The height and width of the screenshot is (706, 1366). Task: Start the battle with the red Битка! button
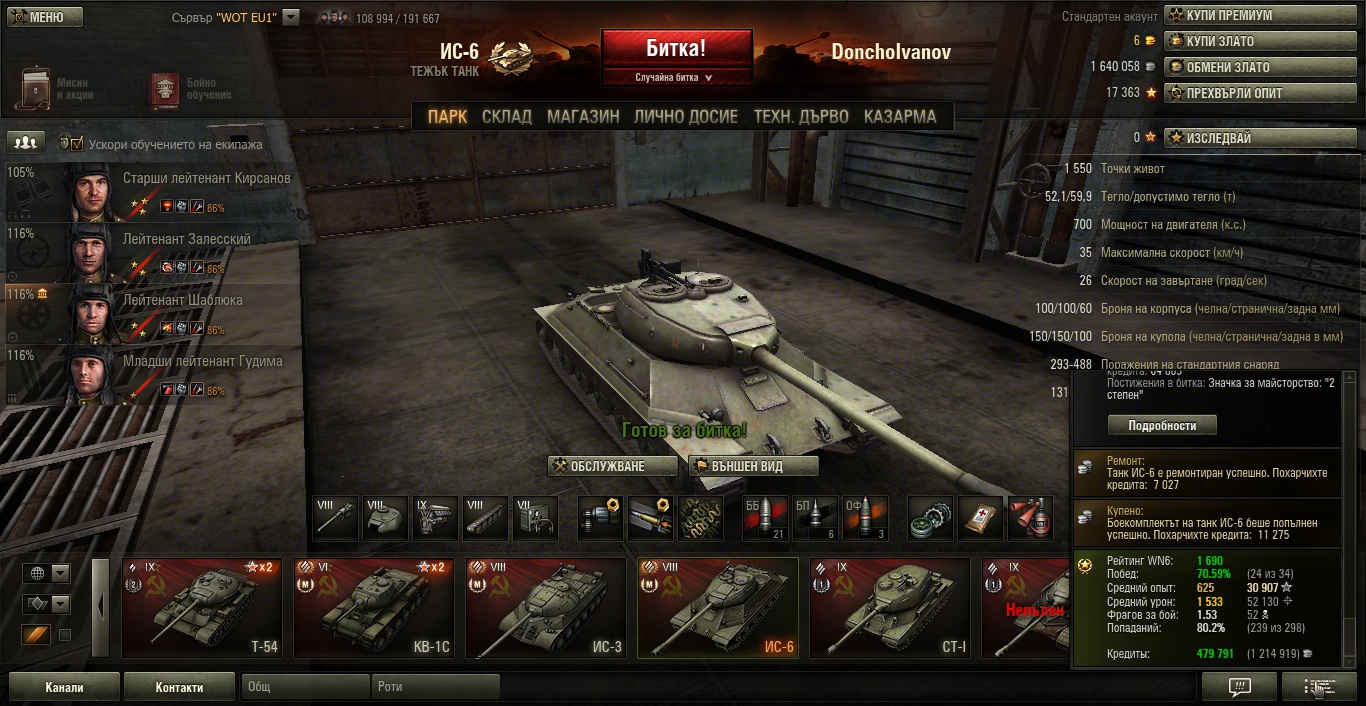click(676, 48)
